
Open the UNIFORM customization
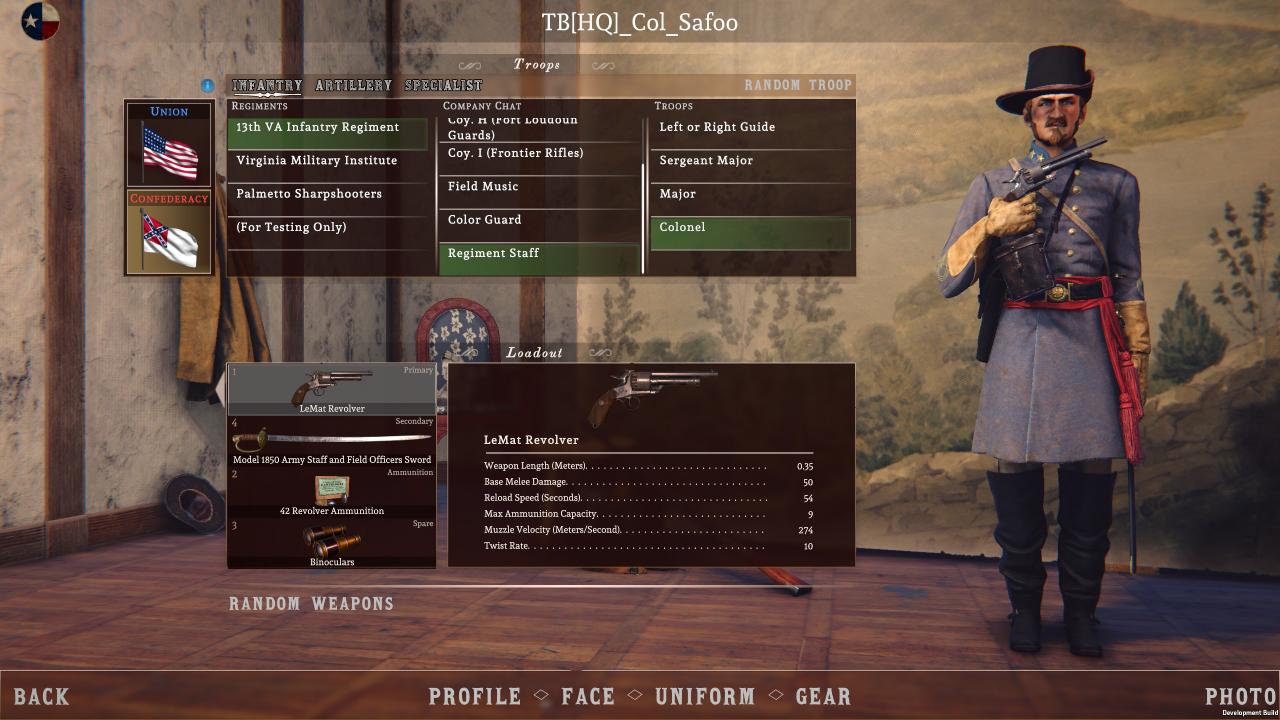point(705,697)
